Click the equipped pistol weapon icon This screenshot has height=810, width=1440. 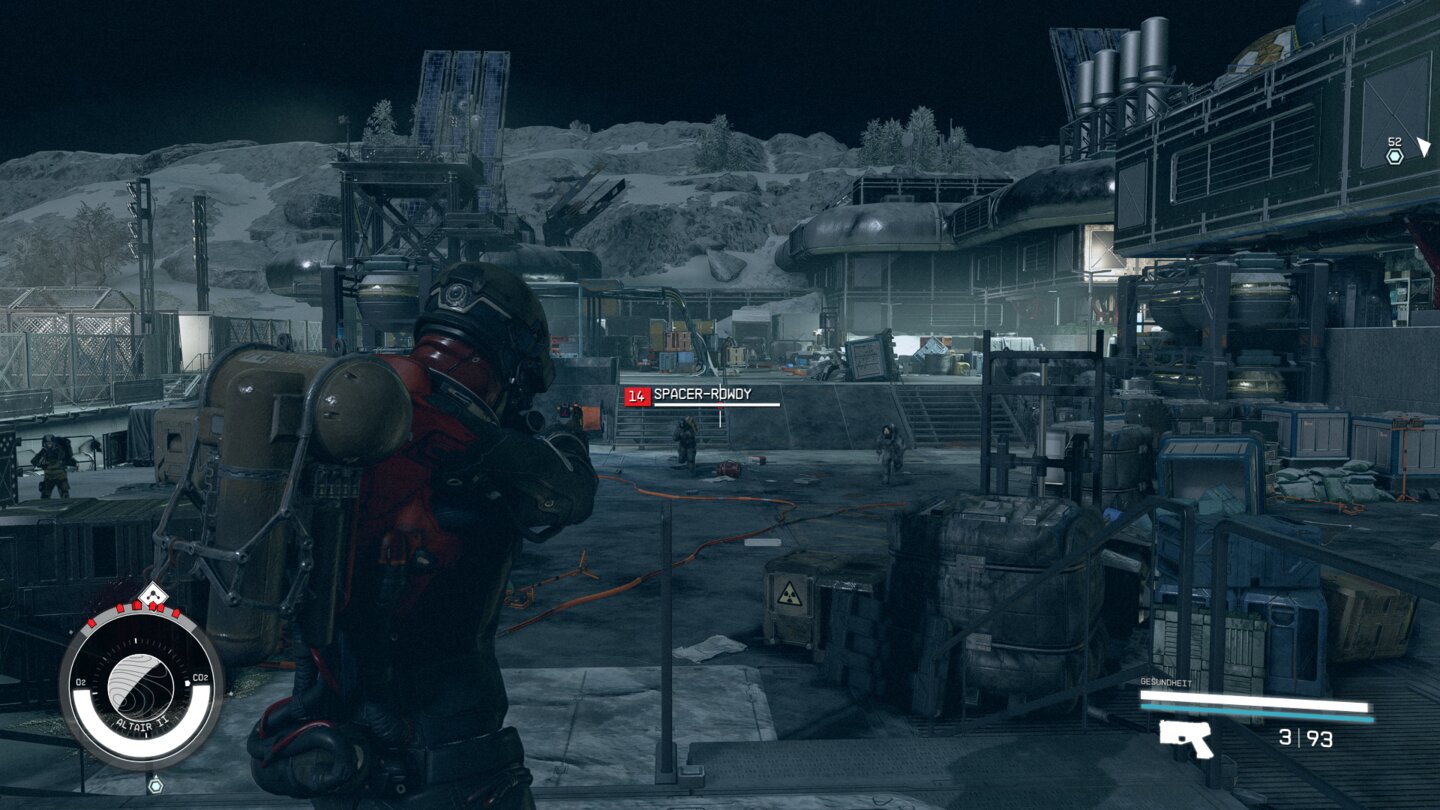click(x=1186, y=739)
